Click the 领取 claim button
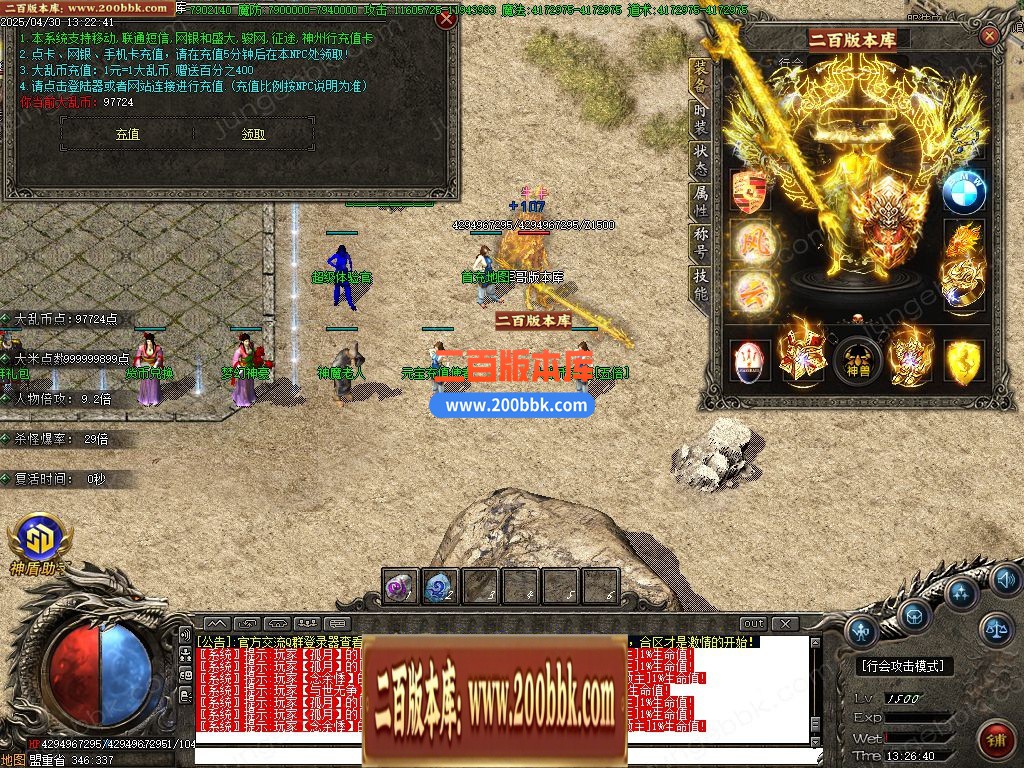Screen dimensions: 1024x768 [x=254, y=134]
